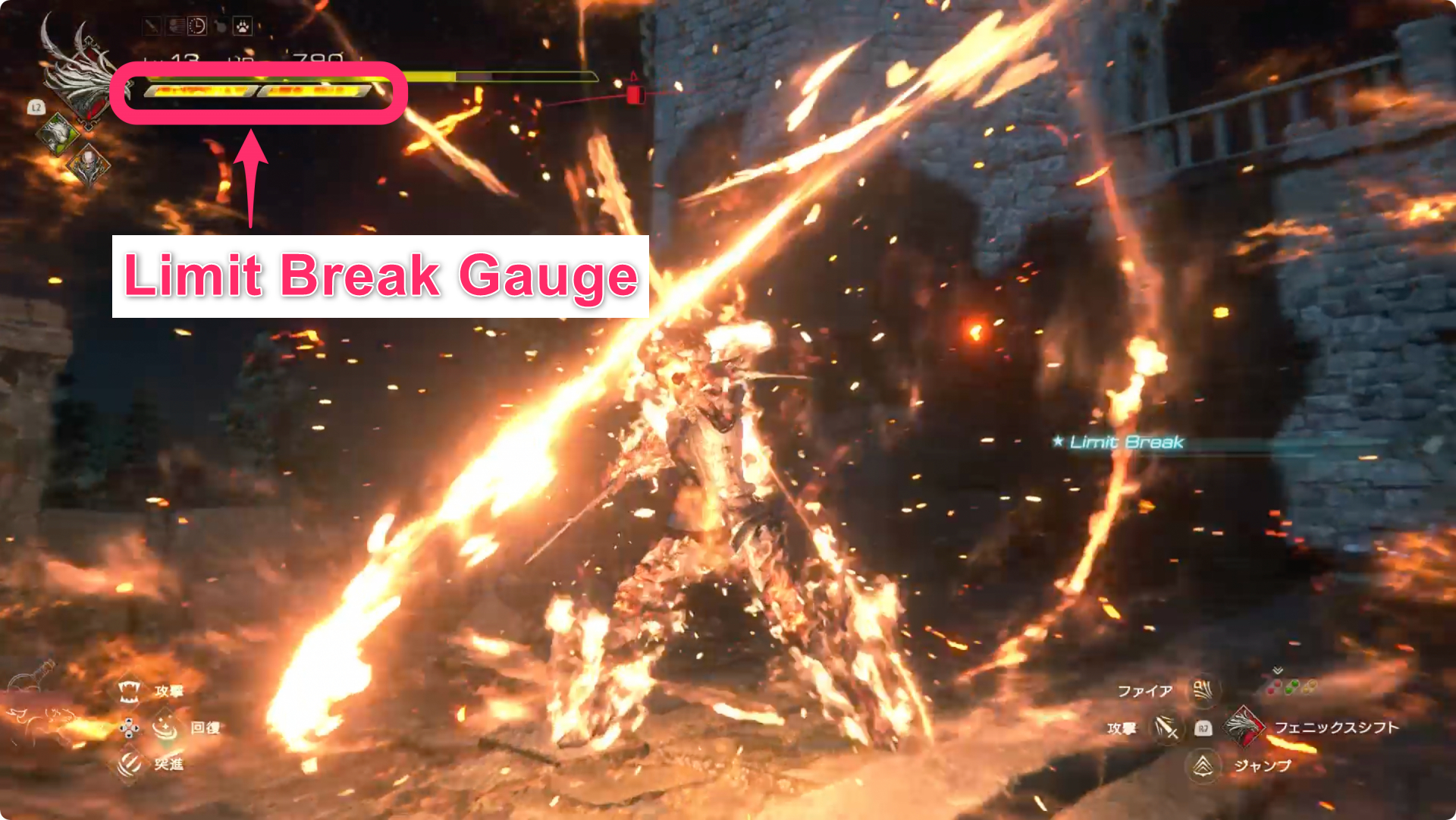Expand the chevron above the Eikon dots

1277,670
